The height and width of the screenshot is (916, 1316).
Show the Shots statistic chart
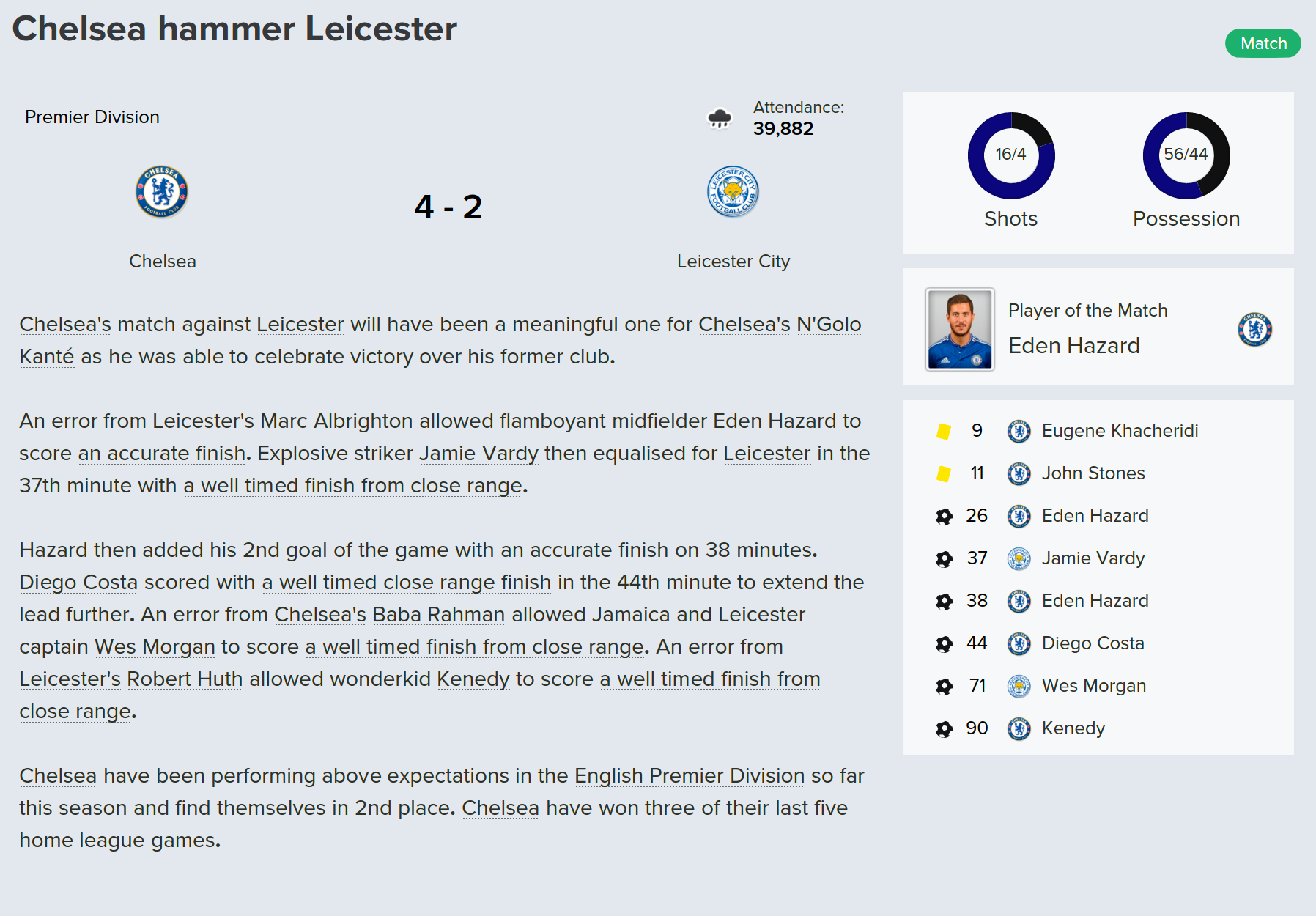point(1010,155)
